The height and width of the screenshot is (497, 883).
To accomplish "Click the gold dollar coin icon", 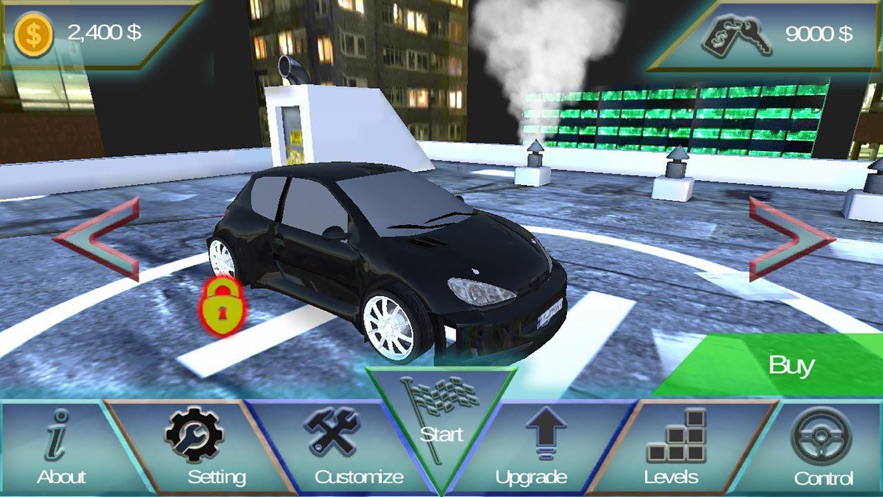I will point(35,33).
